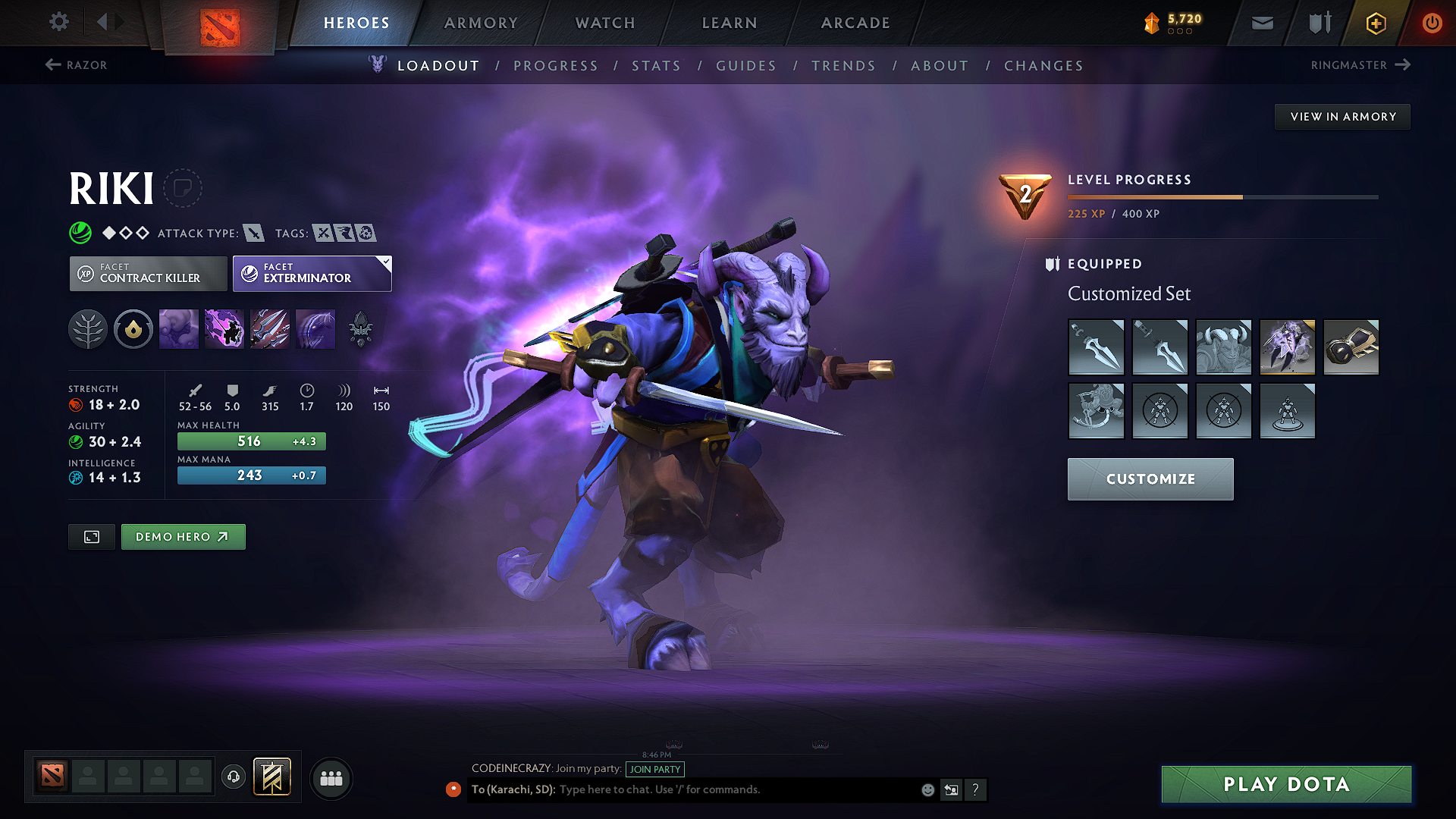Open Dota Plus hexagon icon
The width and height of the screenshot is (1456, 819).
coord(1375,23)
